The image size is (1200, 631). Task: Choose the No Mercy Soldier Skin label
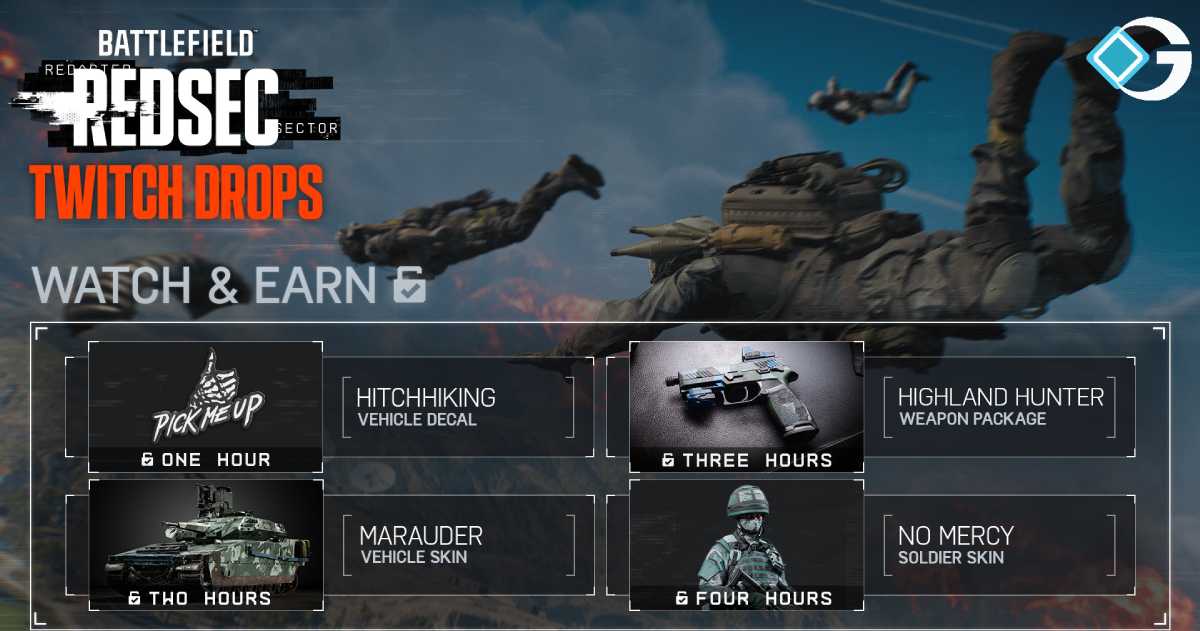pyautogui.click(x=956, y=544)
